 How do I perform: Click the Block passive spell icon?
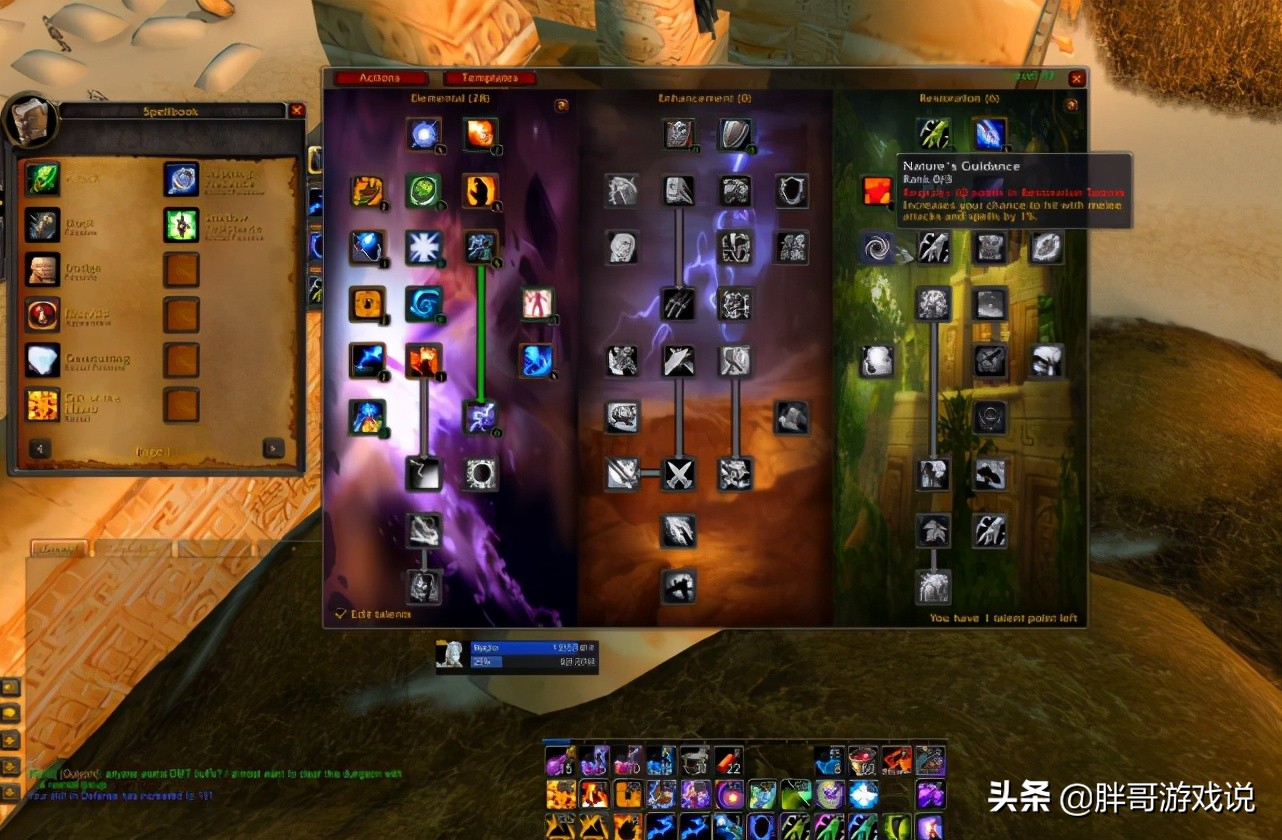(x=43, y=226)
